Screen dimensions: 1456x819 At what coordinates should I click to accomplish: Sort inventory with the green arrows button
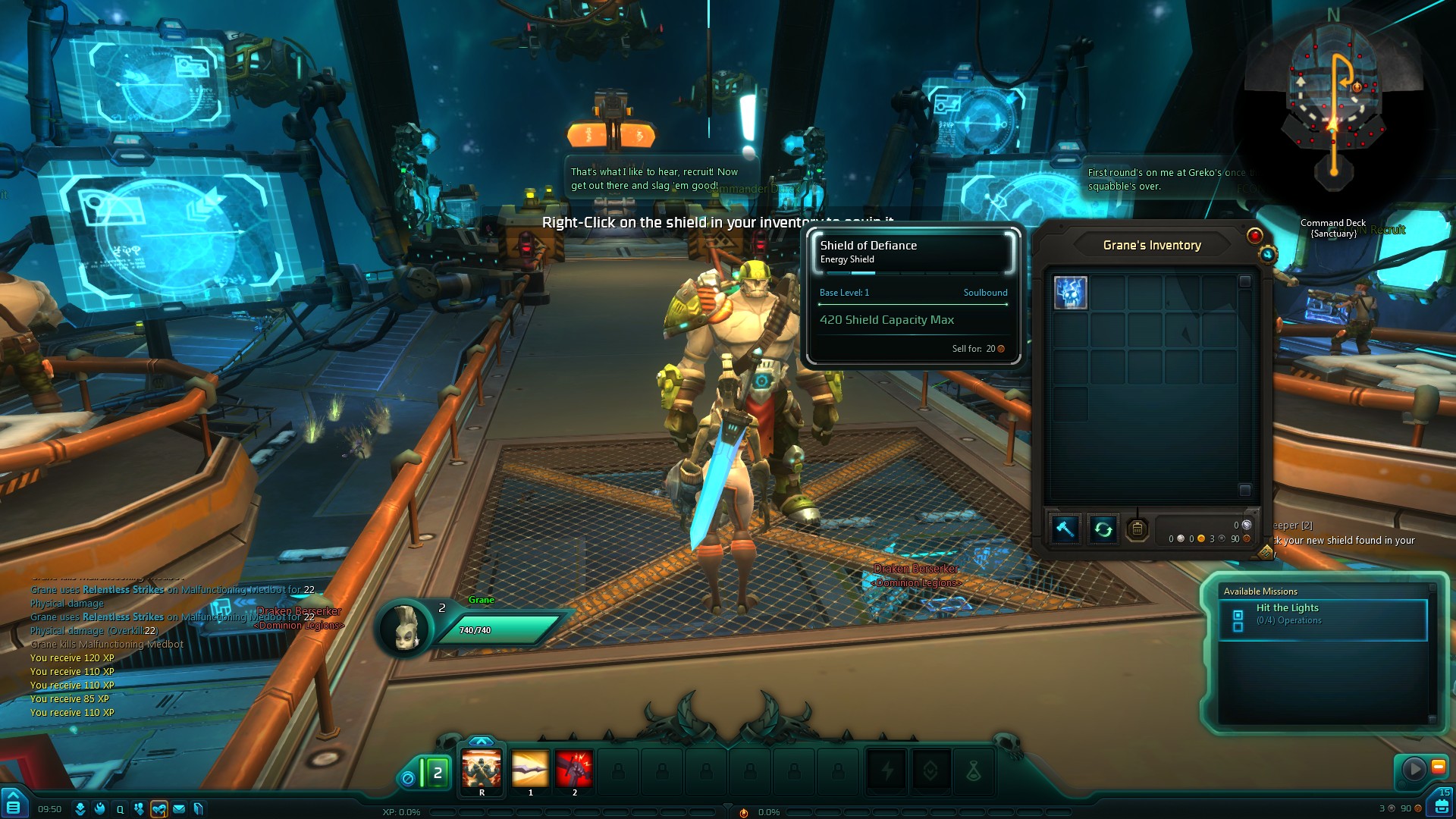1103,529
